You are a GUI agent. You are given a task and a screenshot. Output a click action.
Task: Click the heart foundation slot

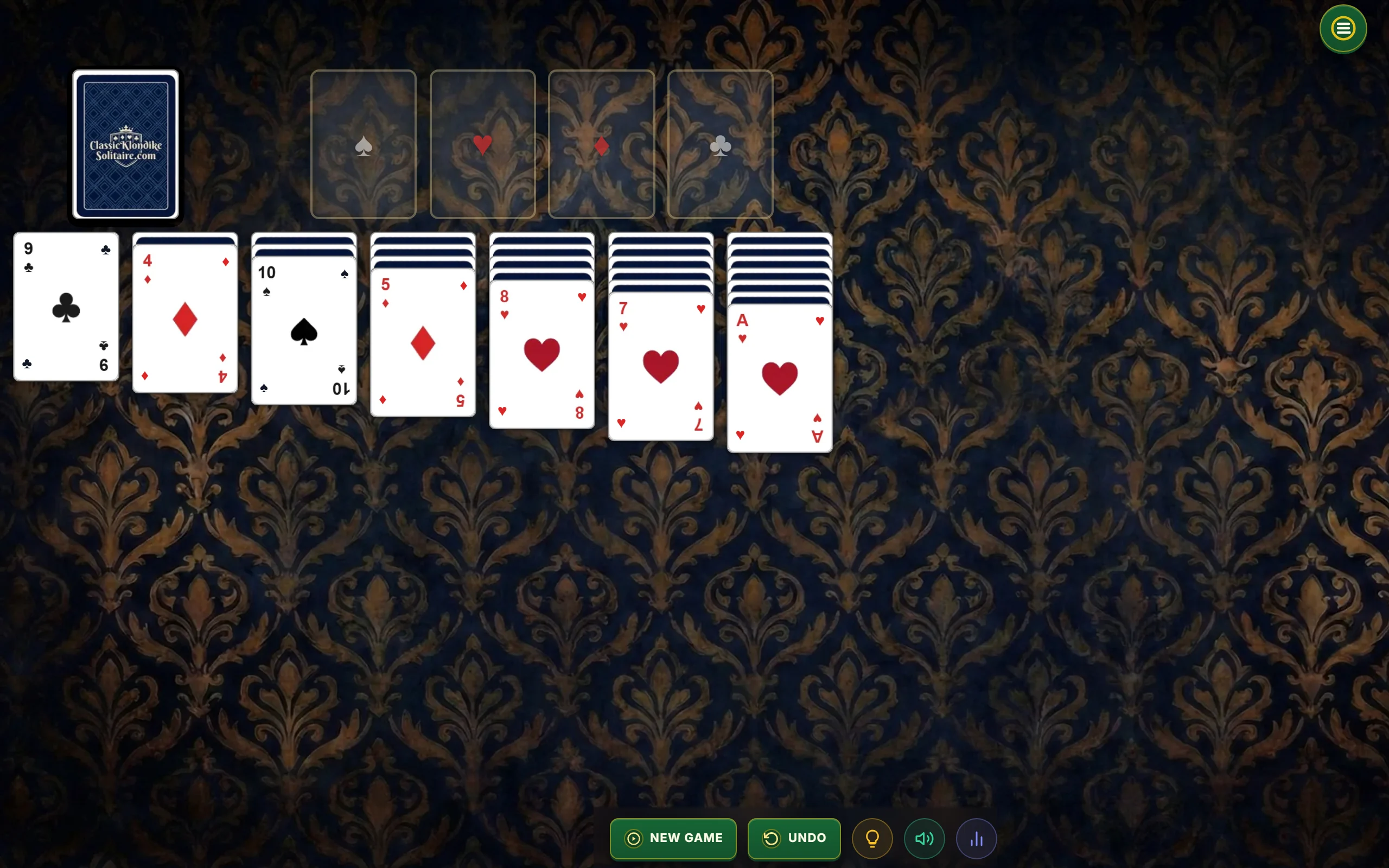pos(482,145)
